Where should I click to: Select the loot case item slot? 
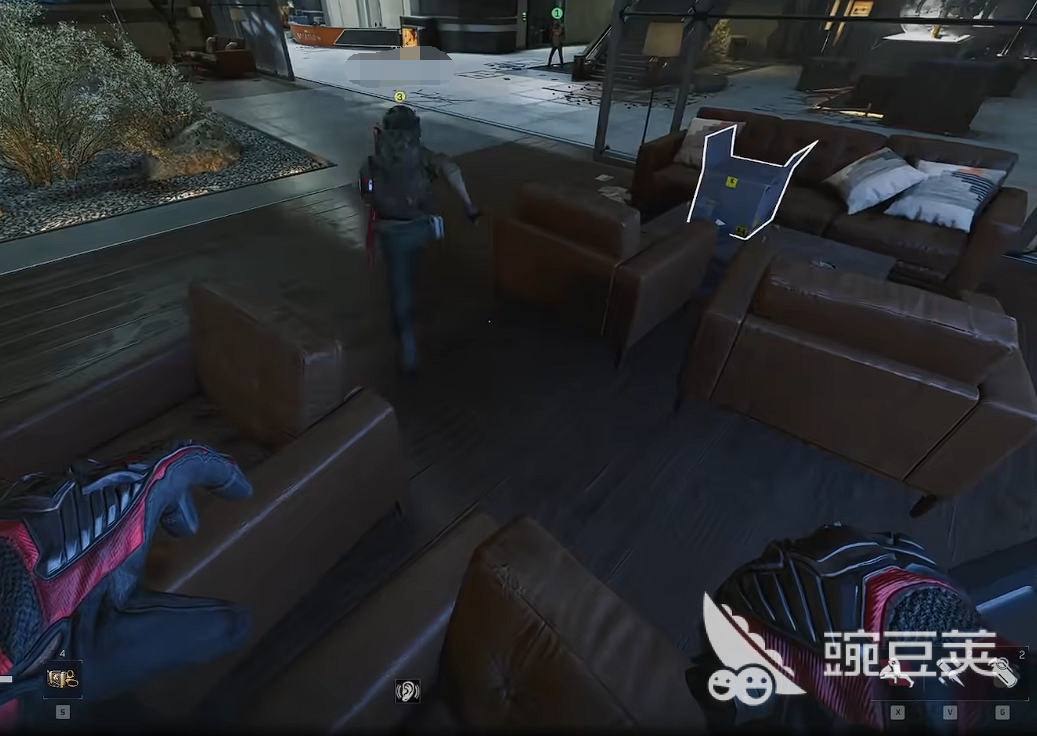(62, 680)
